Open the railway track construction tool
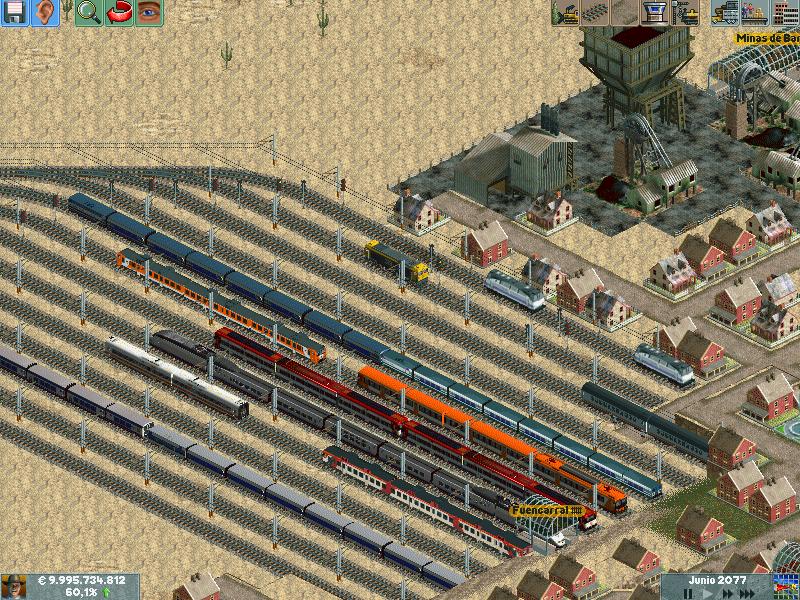Screen dimensions: 800x600 pyautogui.click(x=596, y=12)
